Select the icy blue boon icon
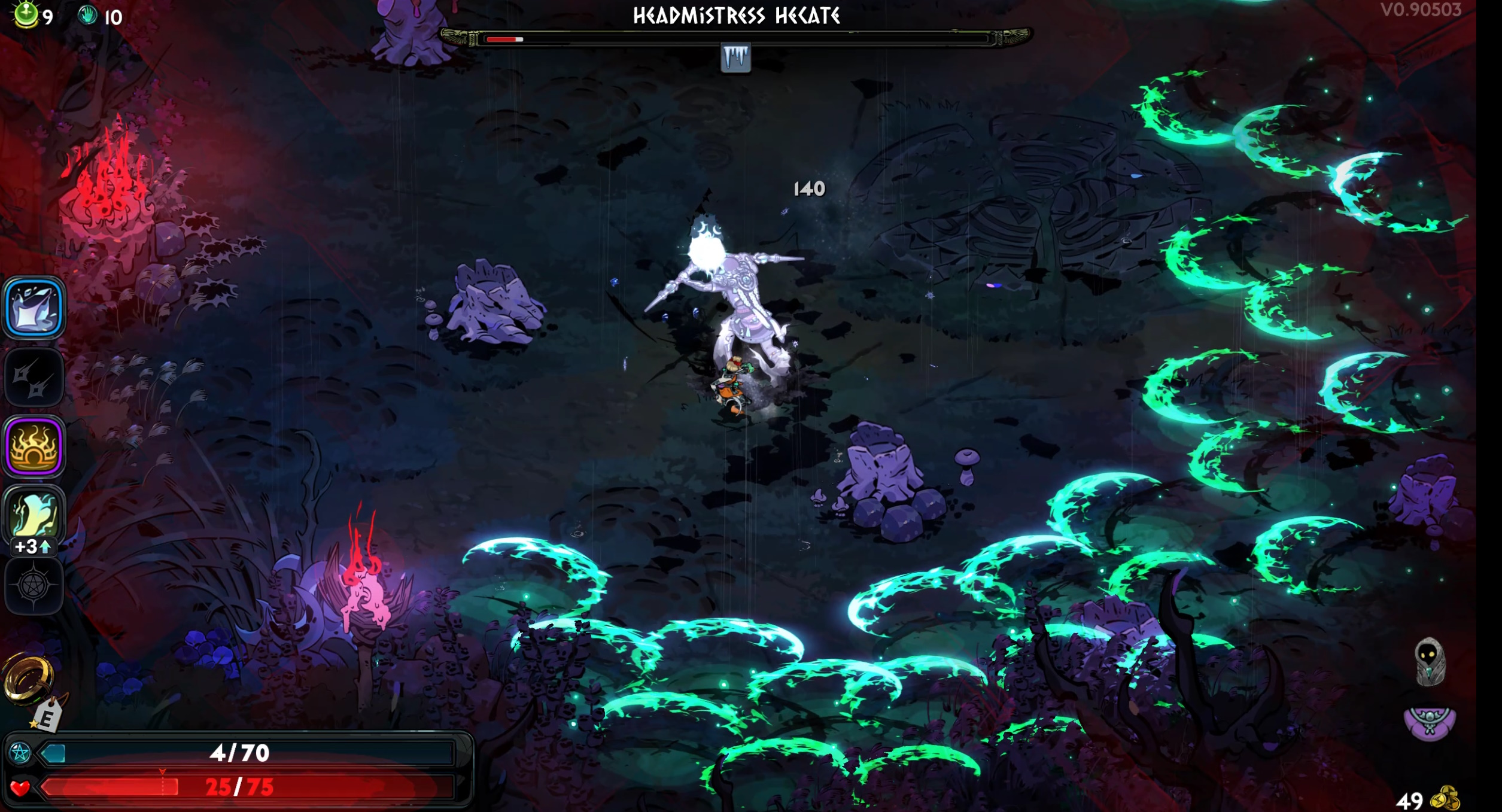 tap(34, 308)
